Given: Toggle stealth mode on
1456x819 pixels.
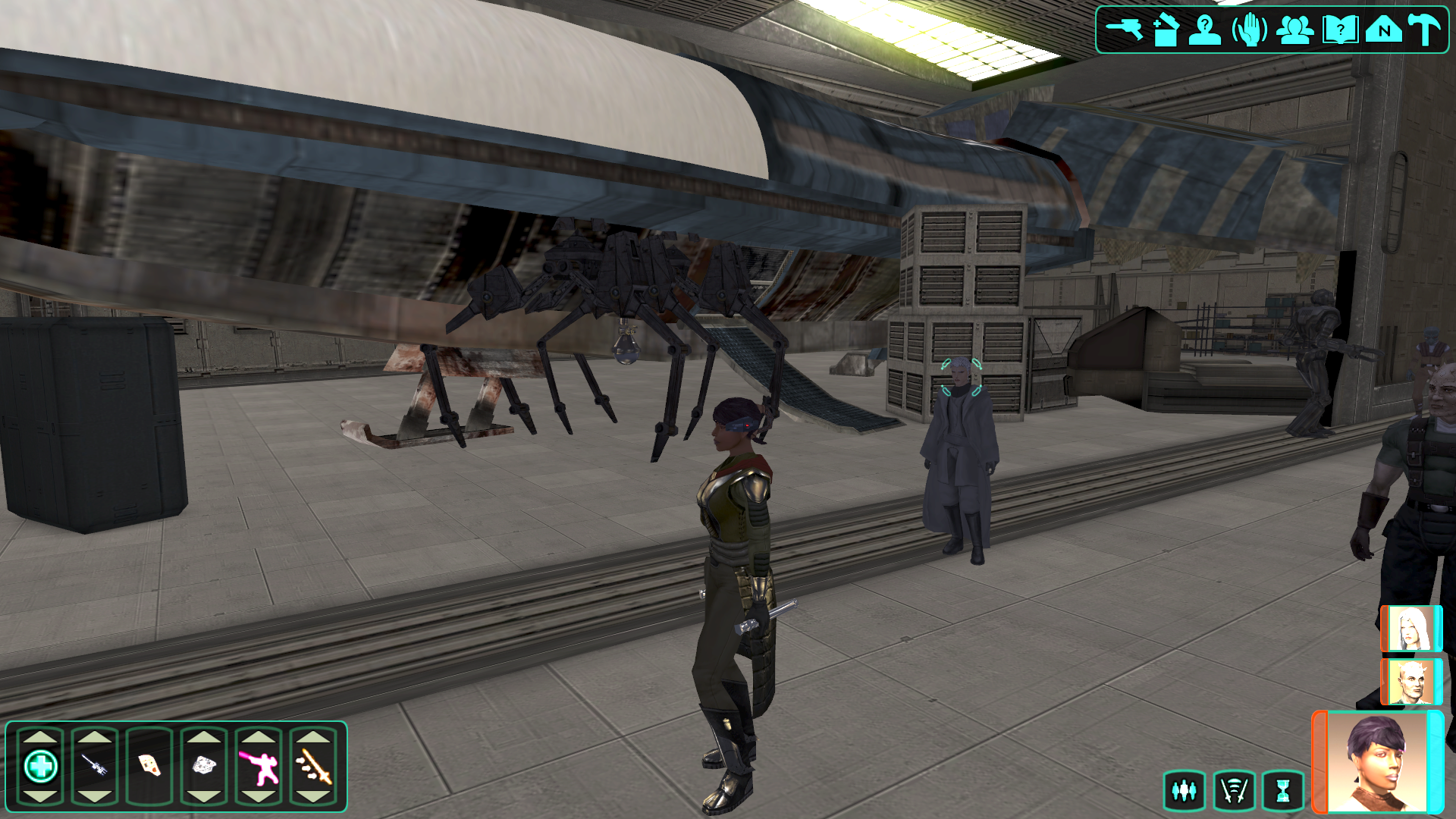Looking at the screenshot, I should [x=1236, y=789].
